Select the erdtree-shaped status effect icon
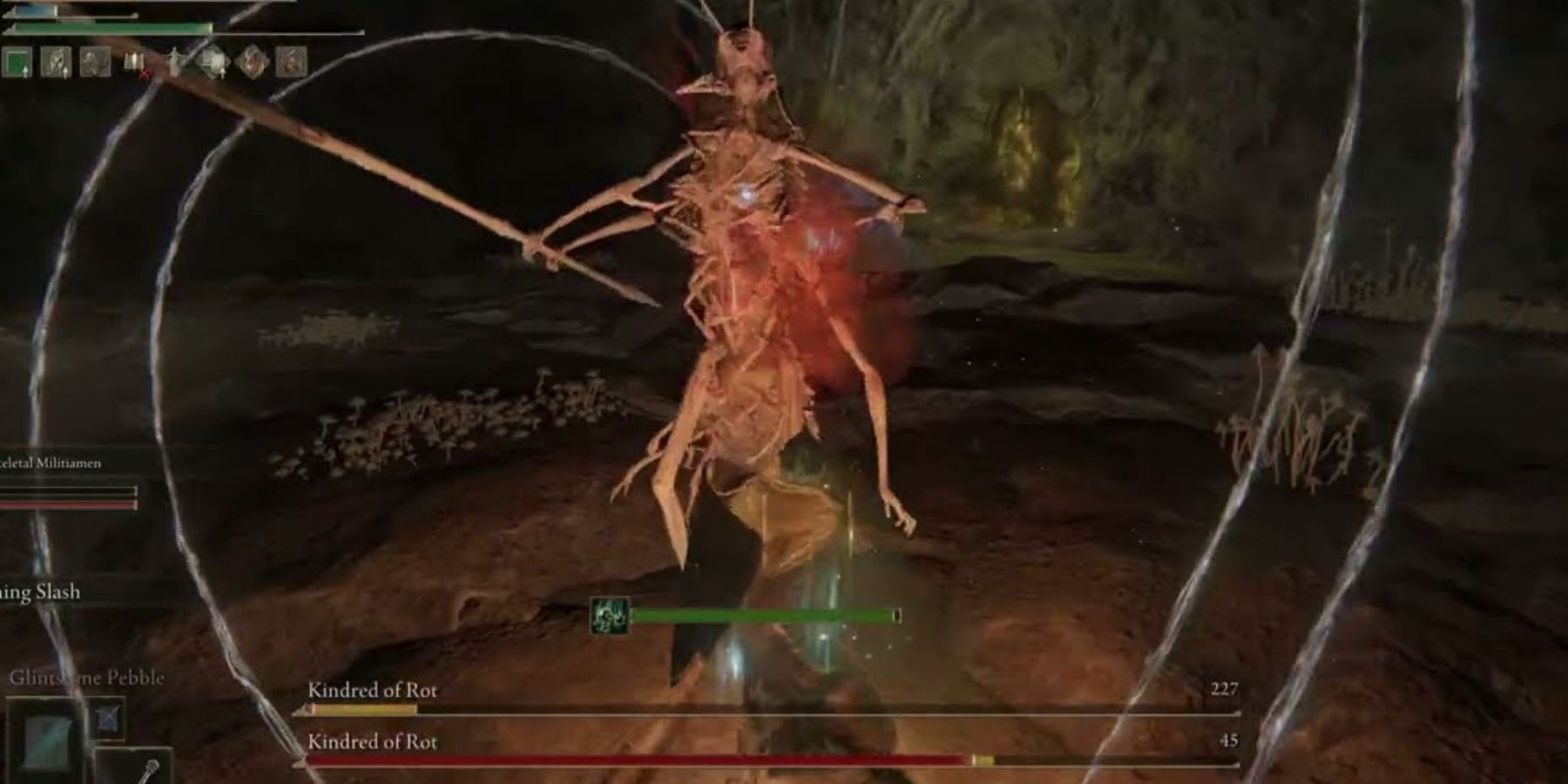 [x=175, y=62]
